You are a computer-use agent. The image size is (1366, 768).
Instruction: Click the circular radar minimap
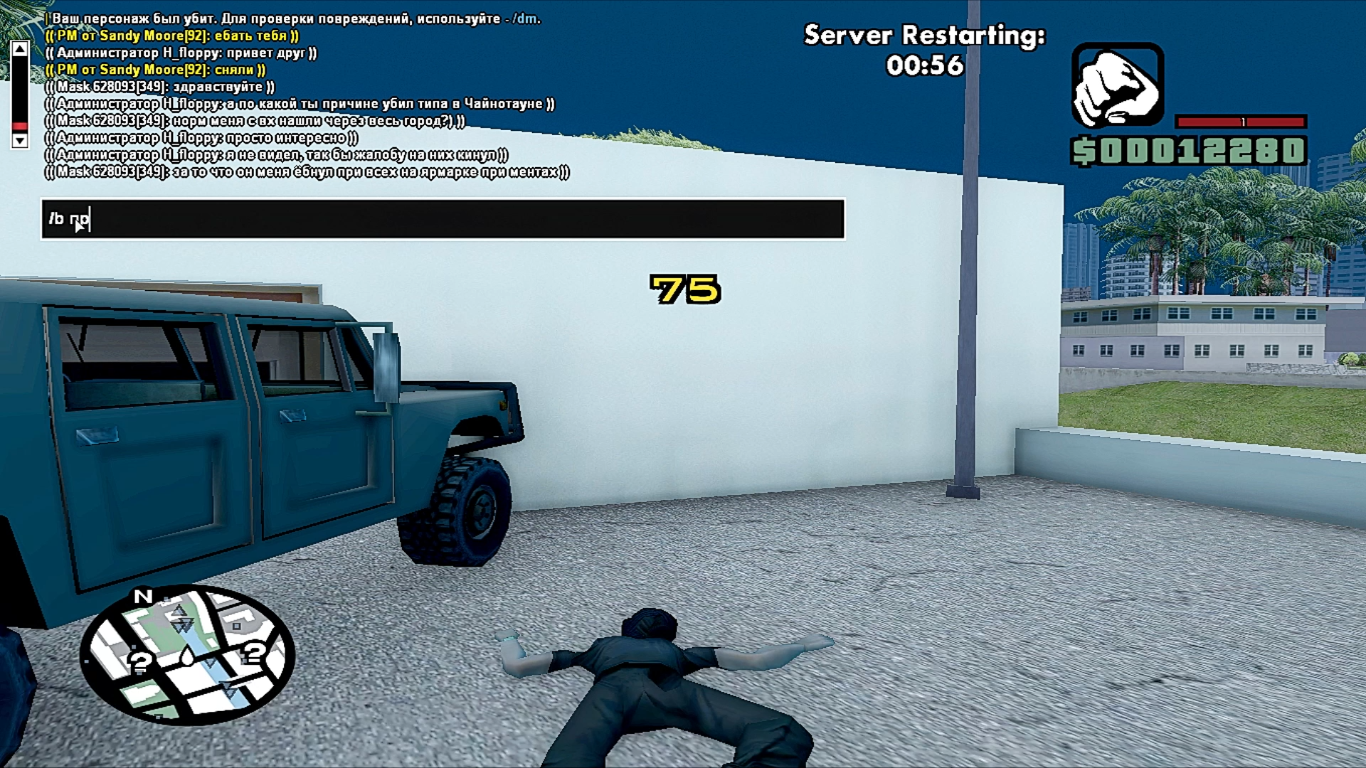point(187,655)
